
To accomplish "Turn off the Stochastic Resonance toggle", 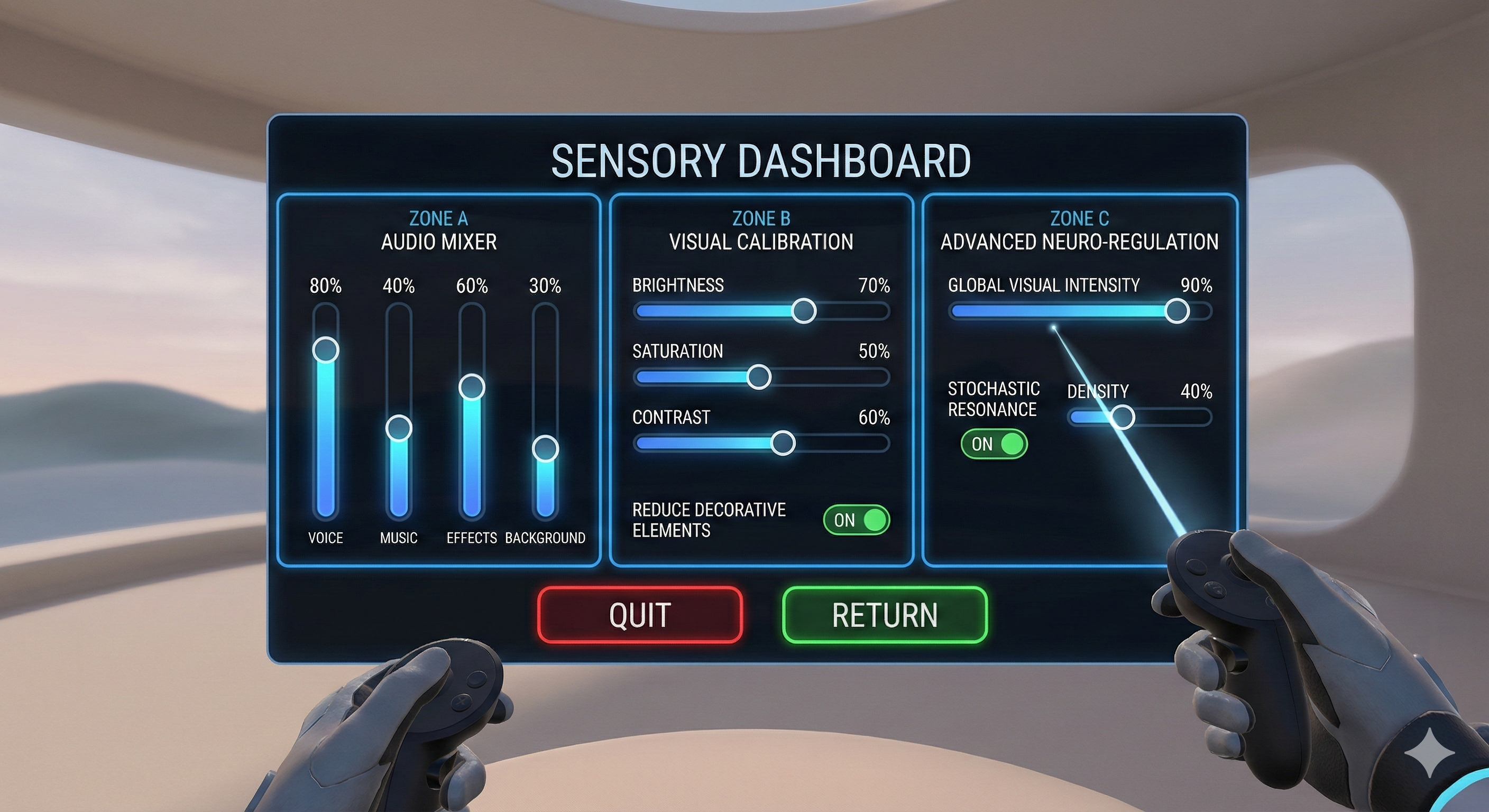I will coord(994,444).
